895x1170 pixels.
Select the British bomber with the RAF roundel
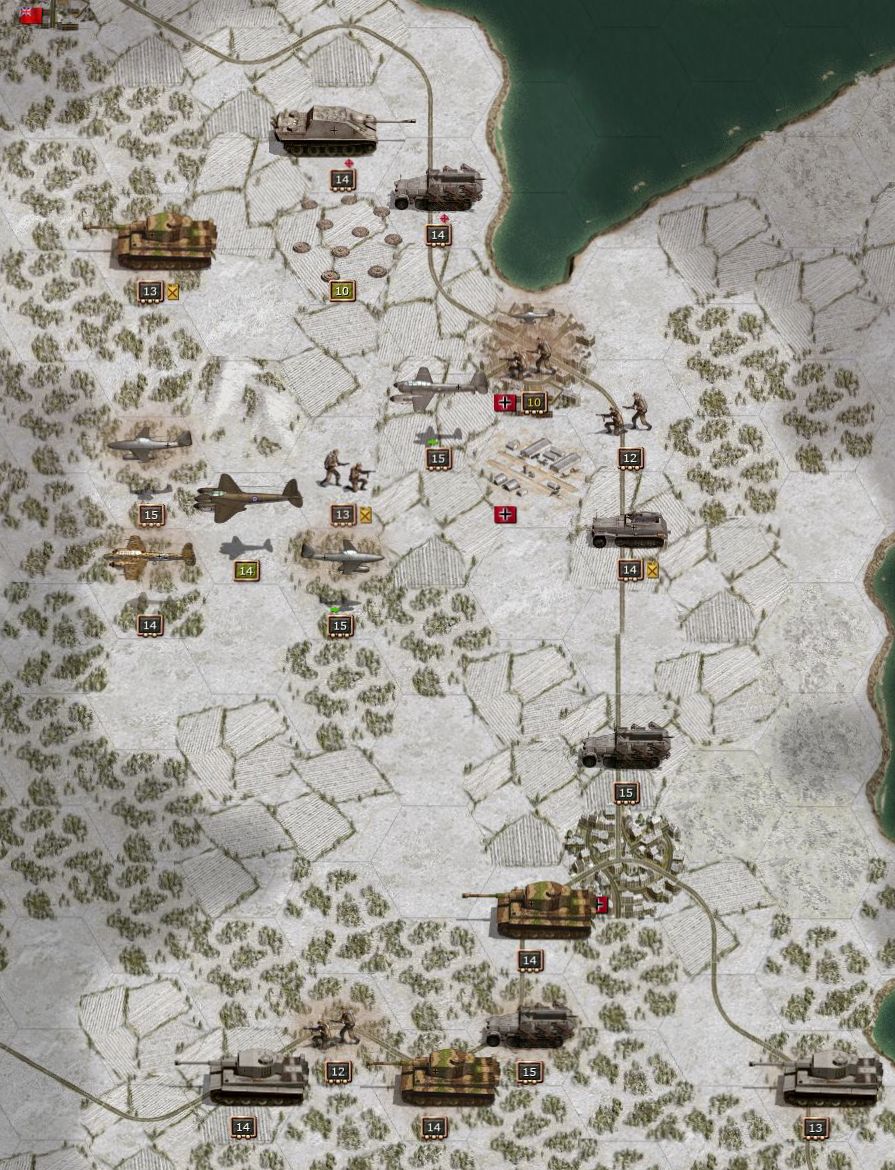[248, 496]
